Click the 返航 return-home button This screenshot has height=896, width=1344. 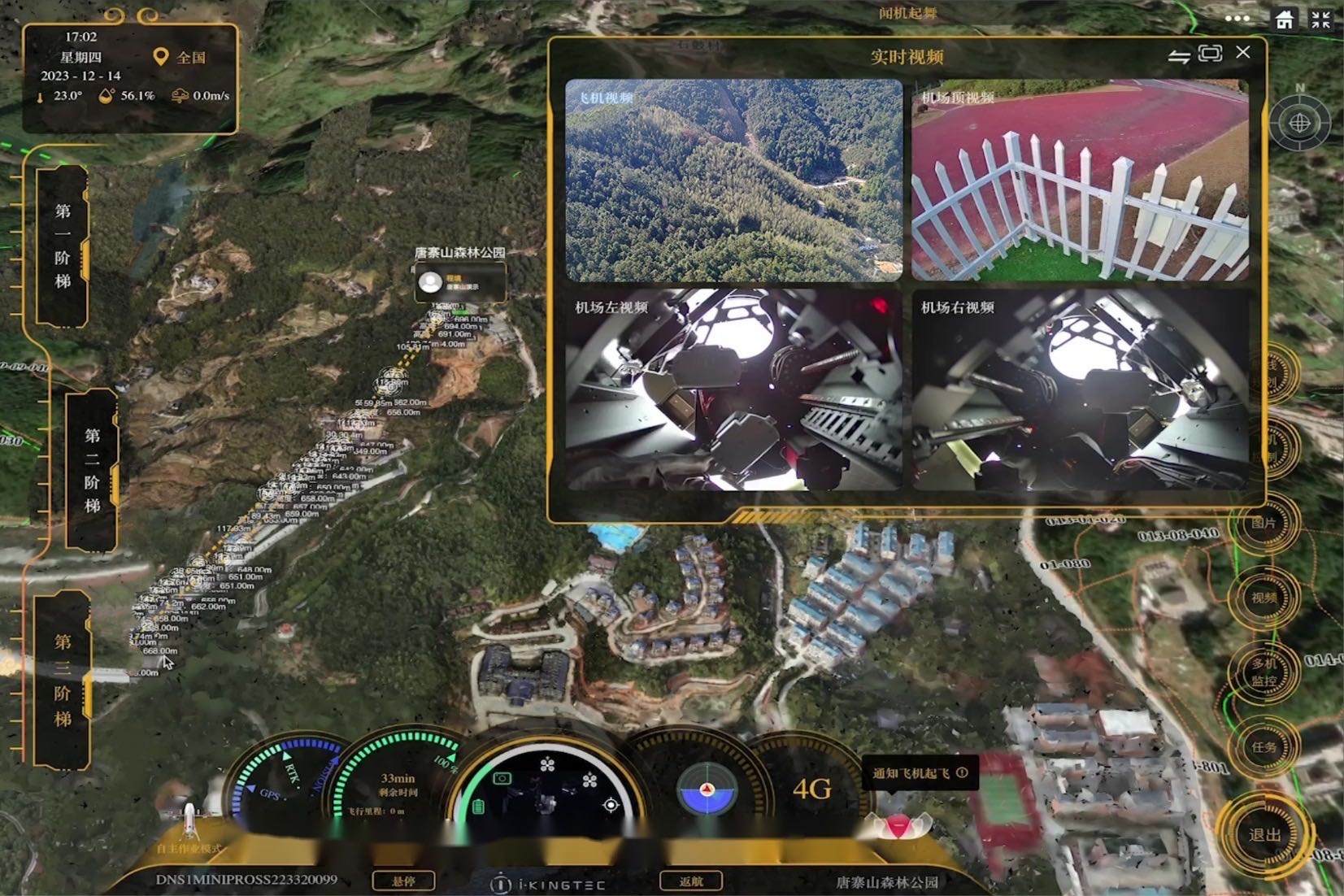pos(690,881)
